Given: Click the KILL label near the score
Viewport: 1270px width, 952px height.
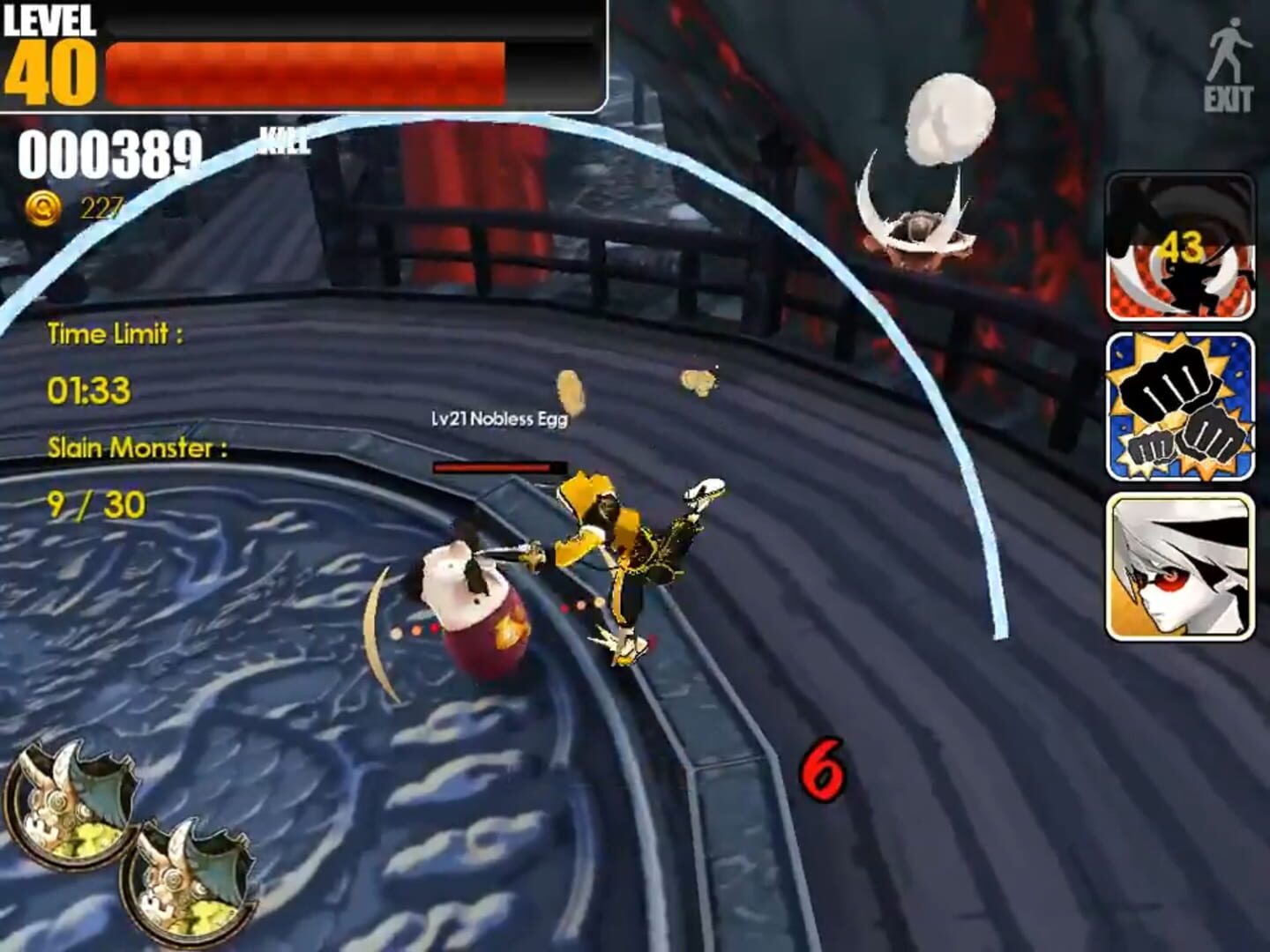Looking at the screenshot, I should click(282, 138).
